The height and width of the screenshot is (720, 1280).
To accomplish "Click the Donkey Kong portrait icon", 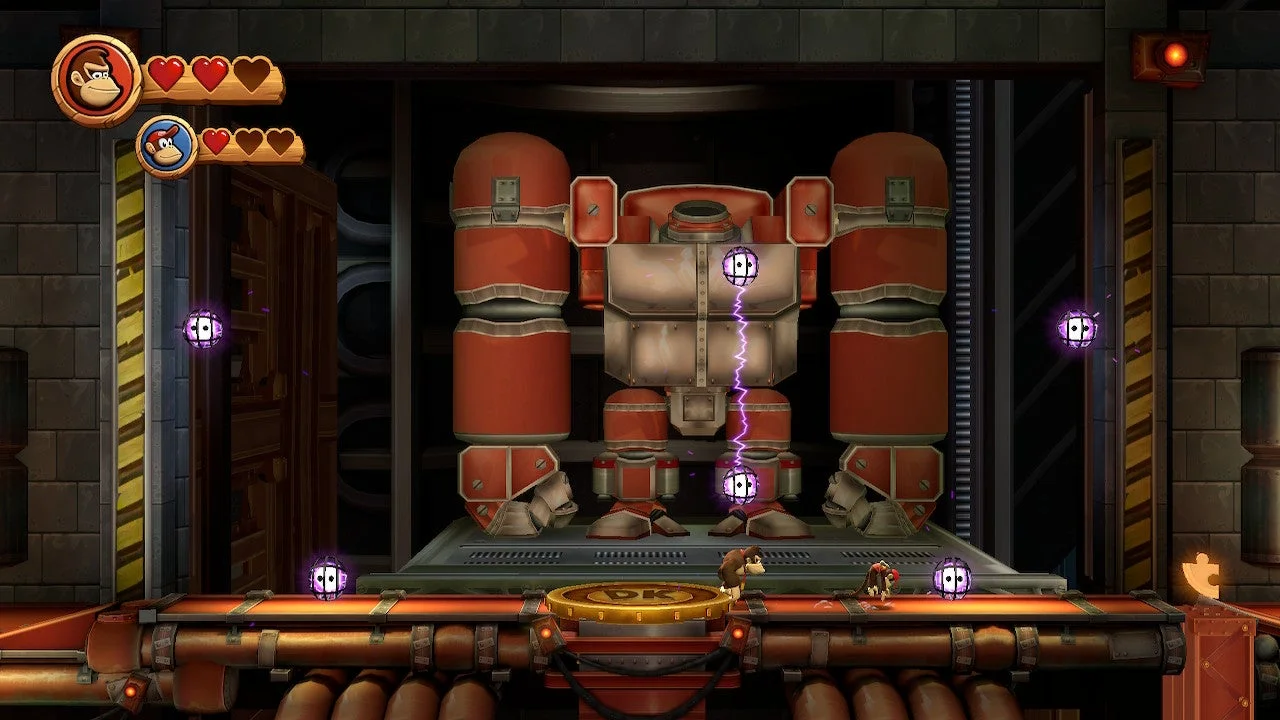I will pos(96,80).
